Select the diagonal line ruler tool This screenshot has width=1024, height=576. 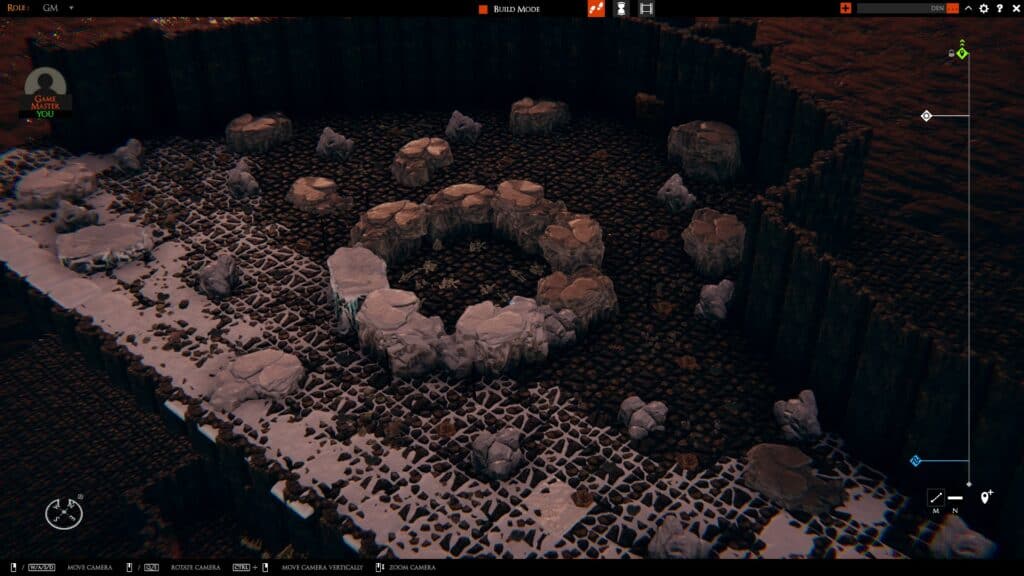click(x=936, y=497)
